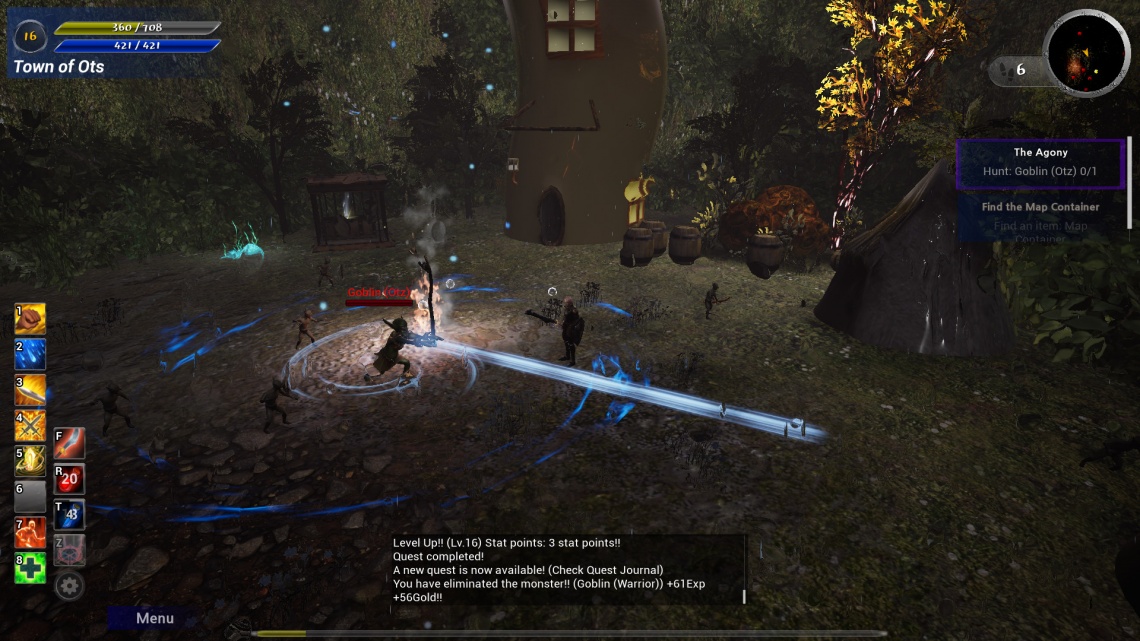Viewport: 1140px width, 641px height.
Task: Cast the green cross heal skill
Action: (30, 568)
